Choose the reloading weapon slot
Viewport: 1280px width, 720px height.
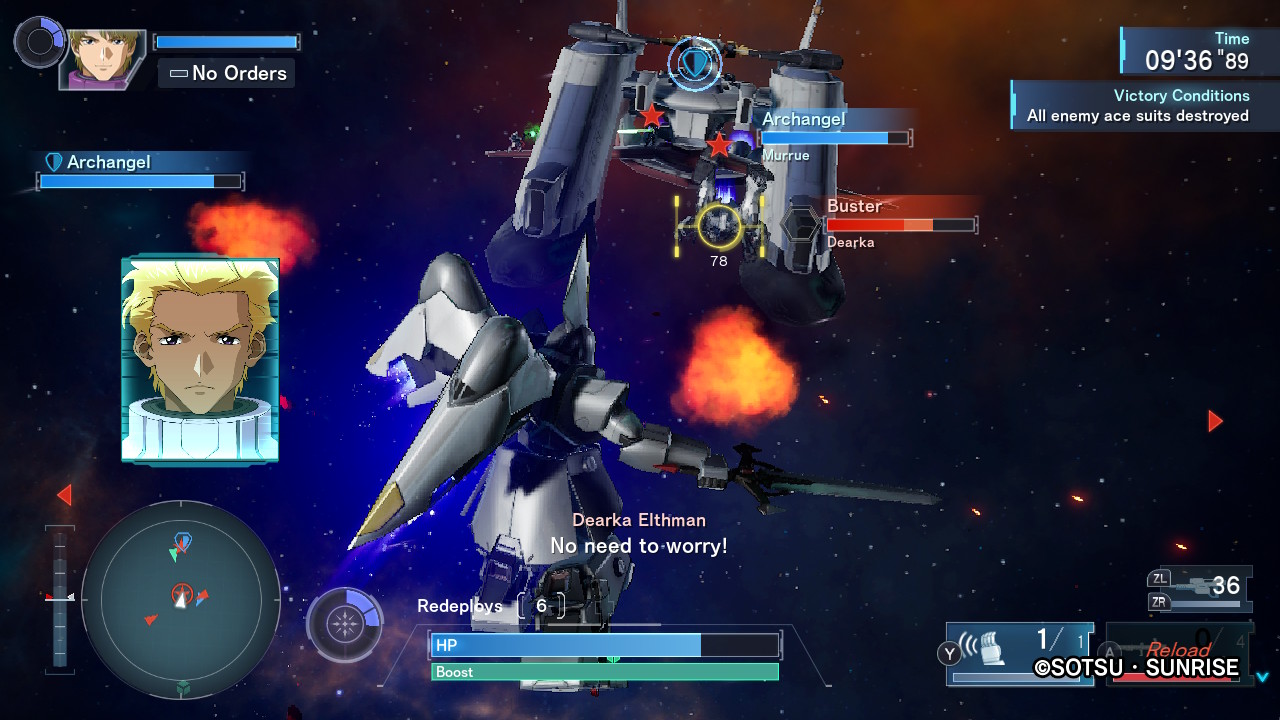[1176, 654]
